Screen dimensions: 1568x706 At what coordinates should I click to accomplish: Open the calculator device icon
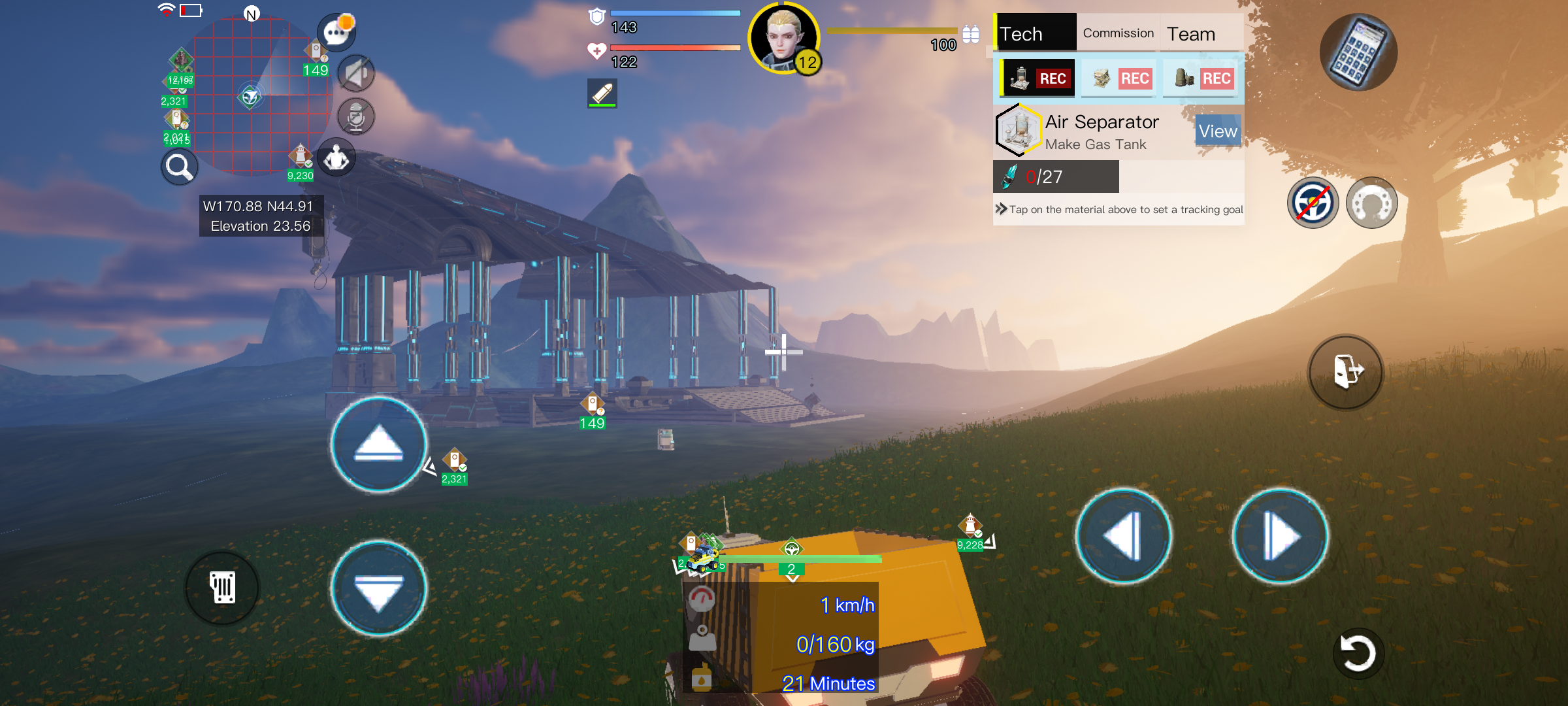point(1358,52)
